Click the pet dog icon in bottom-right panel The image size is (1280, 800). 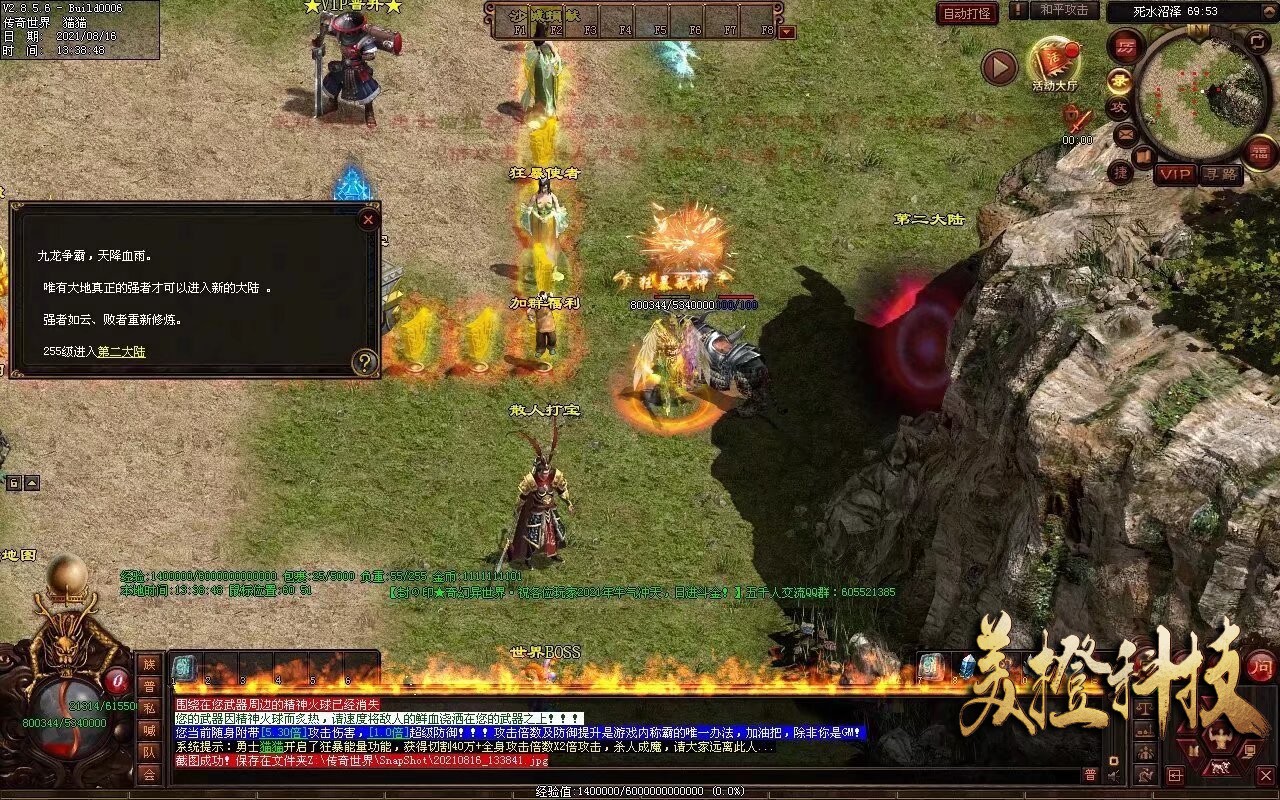coord(1220,766)
